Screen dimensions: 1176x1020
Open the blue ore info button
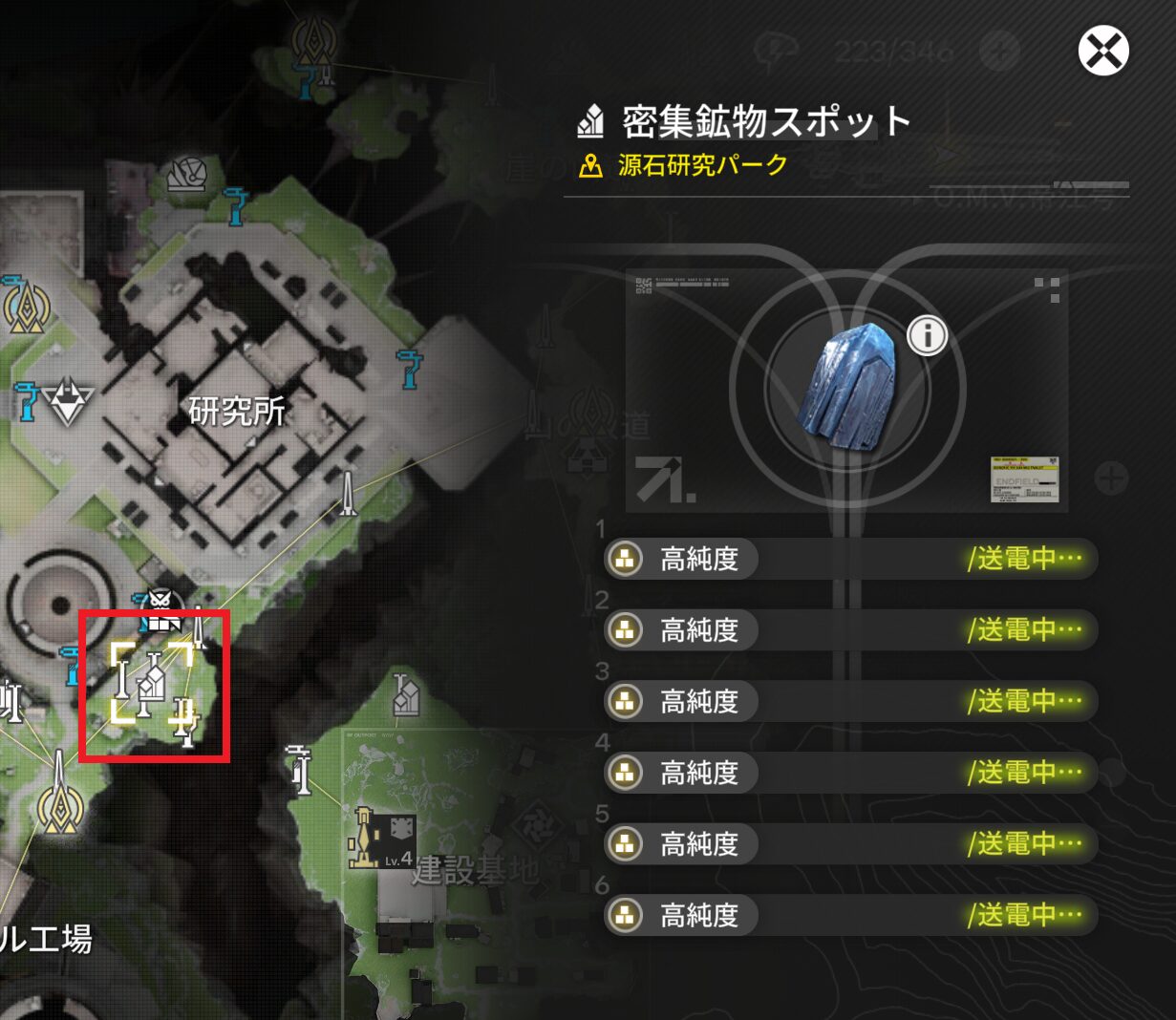(927, 335)
